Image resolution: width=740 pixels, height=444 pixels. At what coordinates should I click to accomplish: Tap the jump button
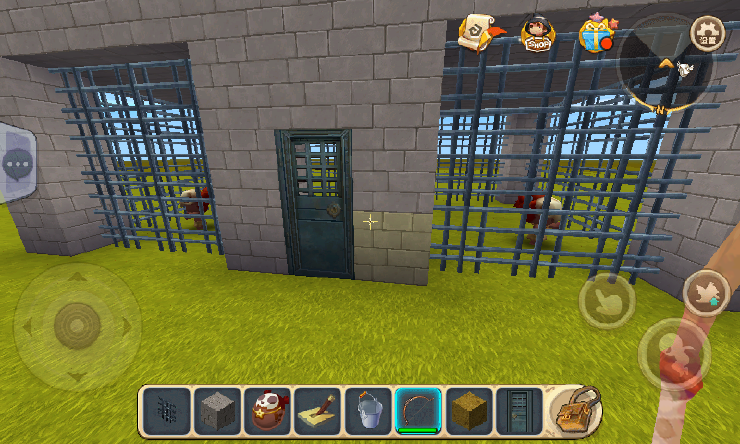[x=673, y=354]
